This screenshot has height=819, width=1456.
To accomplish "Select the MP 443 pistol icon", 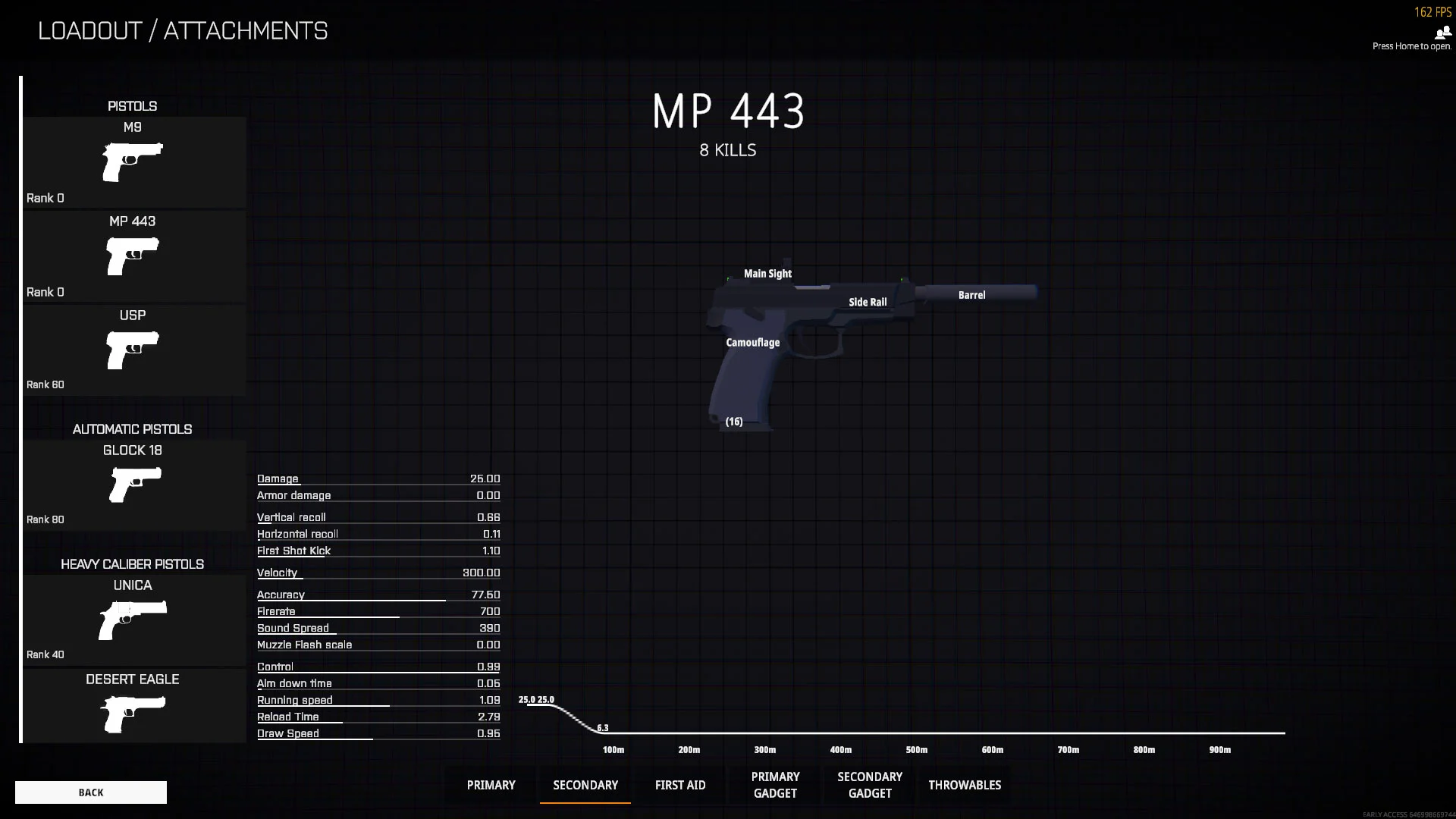I will point(133,256).
